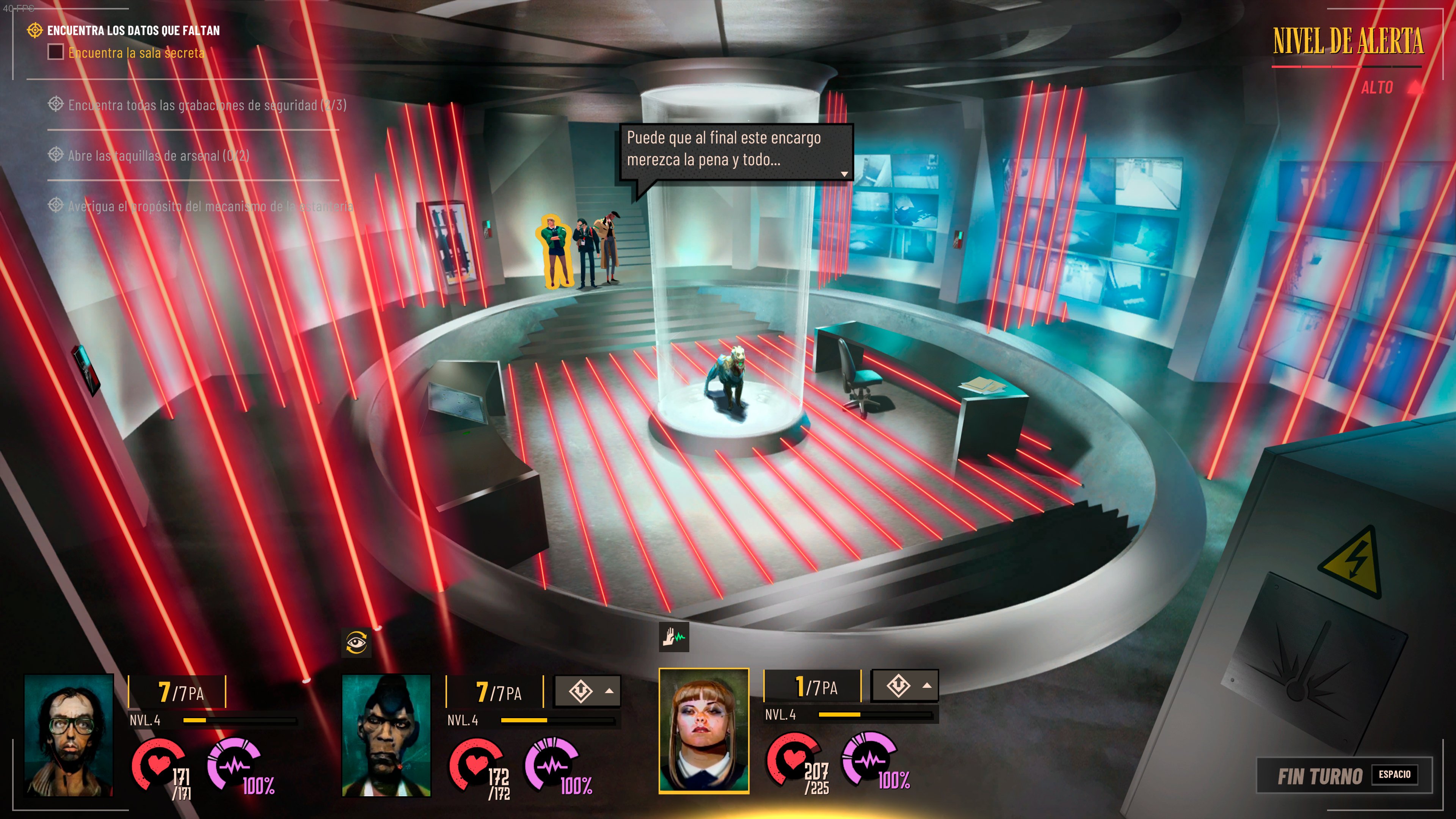Select the 'Encuentra los datos que faltan' objective header
This screenshot has width=1456, height=819.
click(x=133, y=30)
